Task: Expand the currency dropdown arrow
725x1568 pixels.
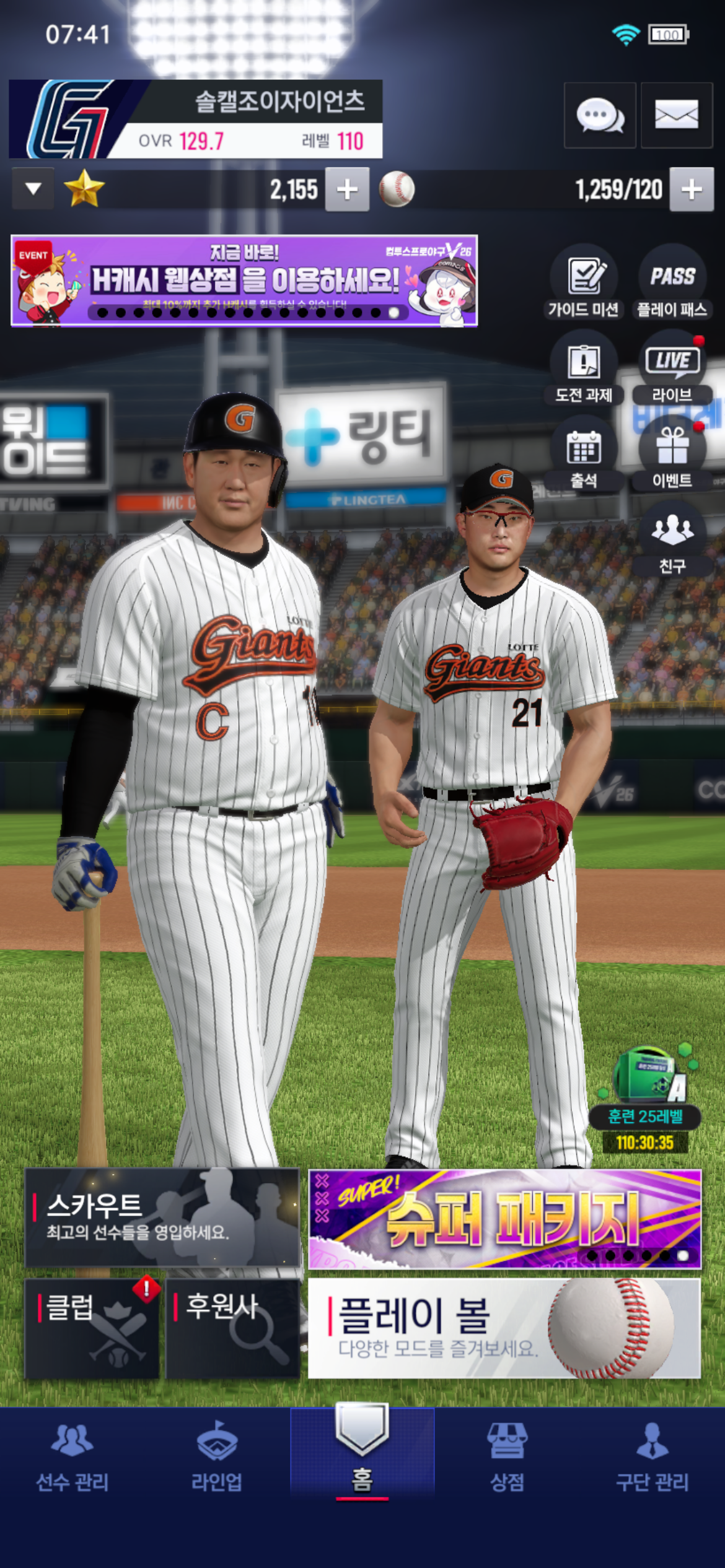Action: 33,188
